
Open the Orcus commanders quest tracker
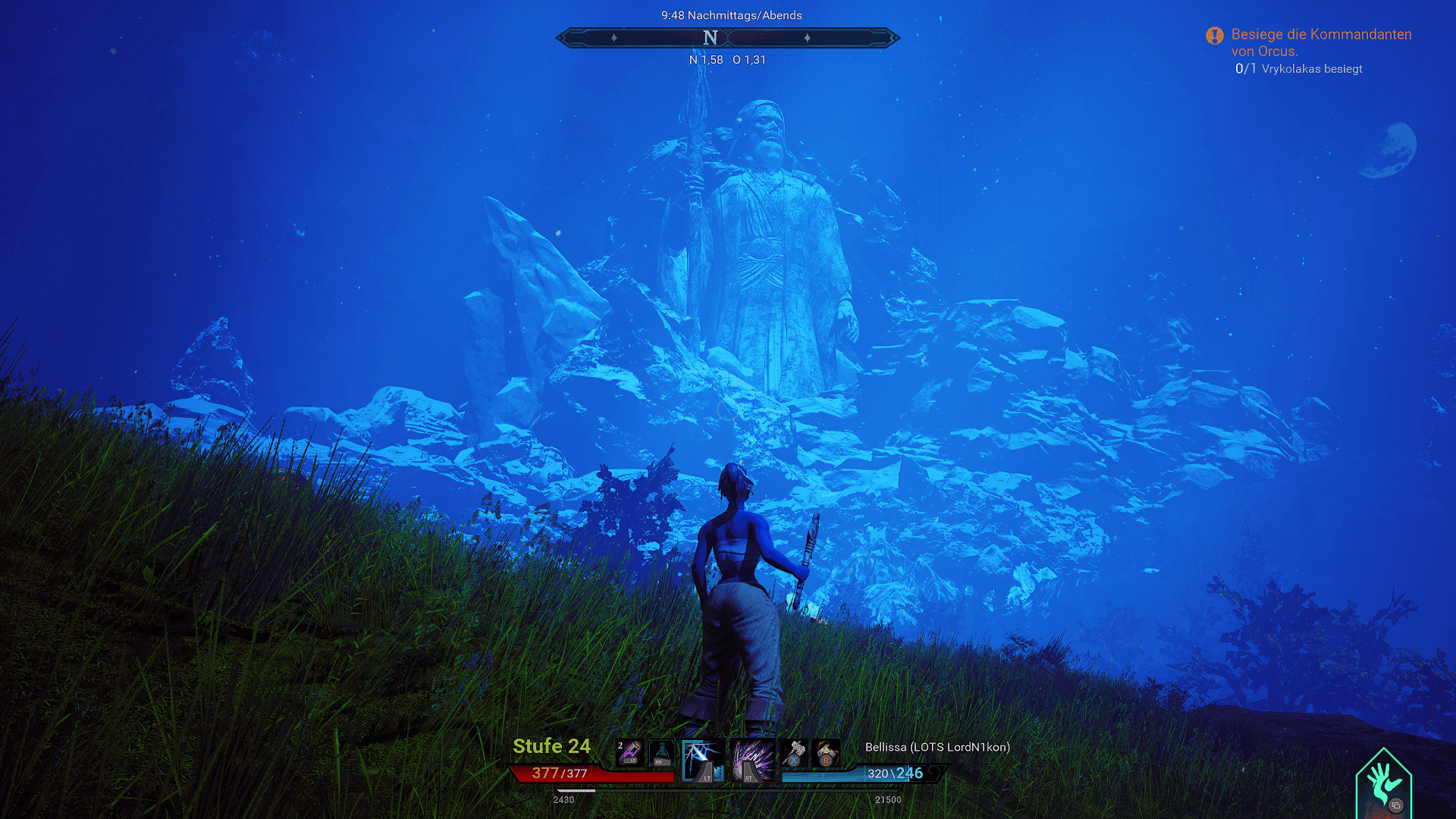pyautogui.click(x=1320, y=42)
